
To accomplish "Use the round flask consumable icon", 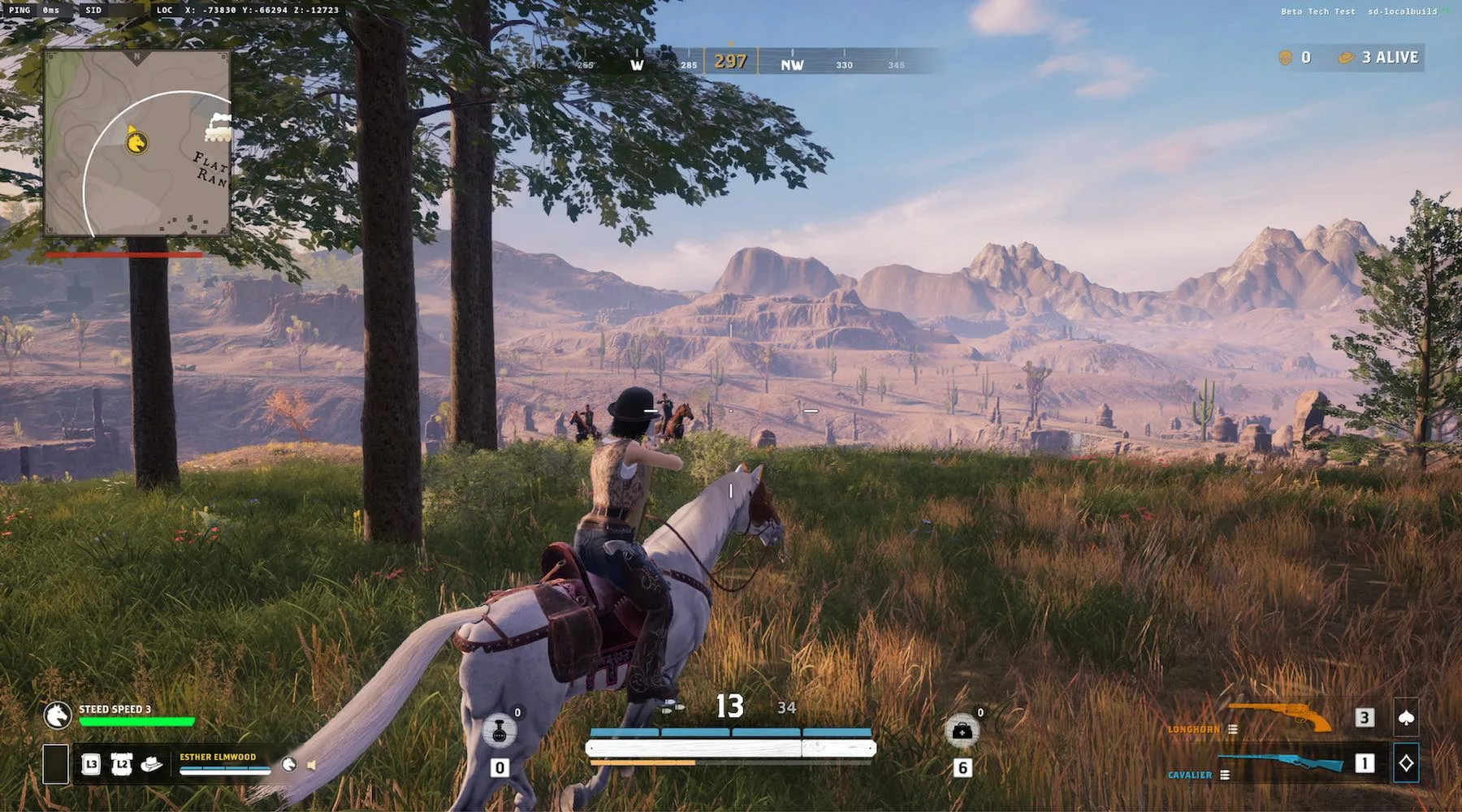I will (x=499, y=731).
